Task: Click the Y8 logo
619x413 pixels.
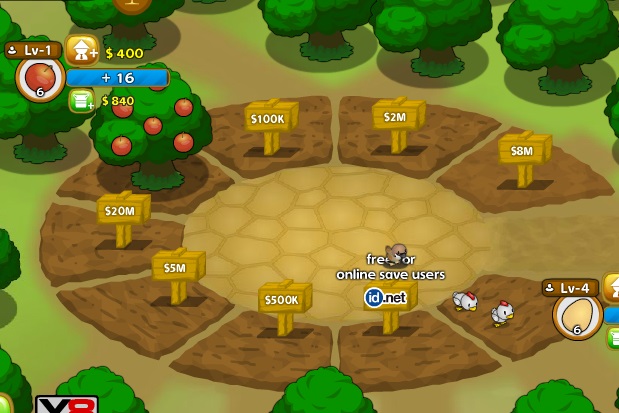Action: pos(66,405)
